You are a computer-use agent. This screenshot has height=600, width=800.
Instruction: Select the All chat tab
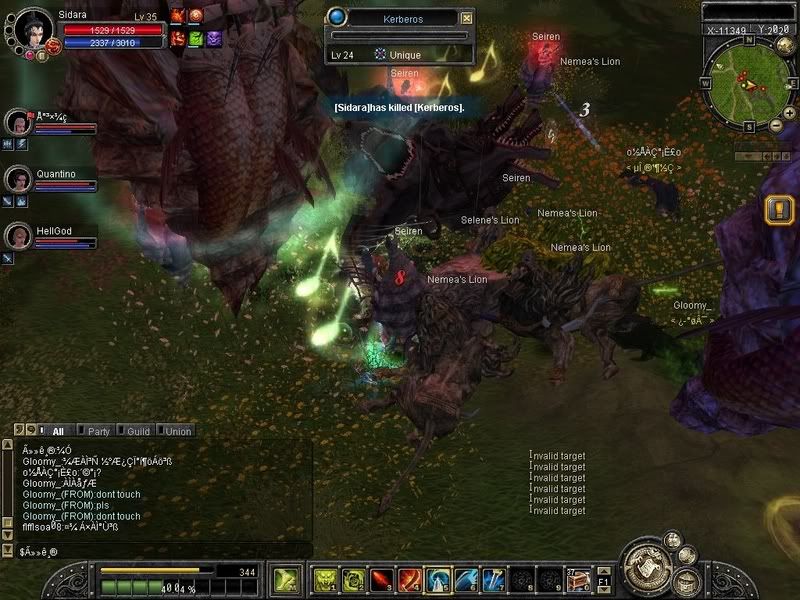click(x=57, y=431)
